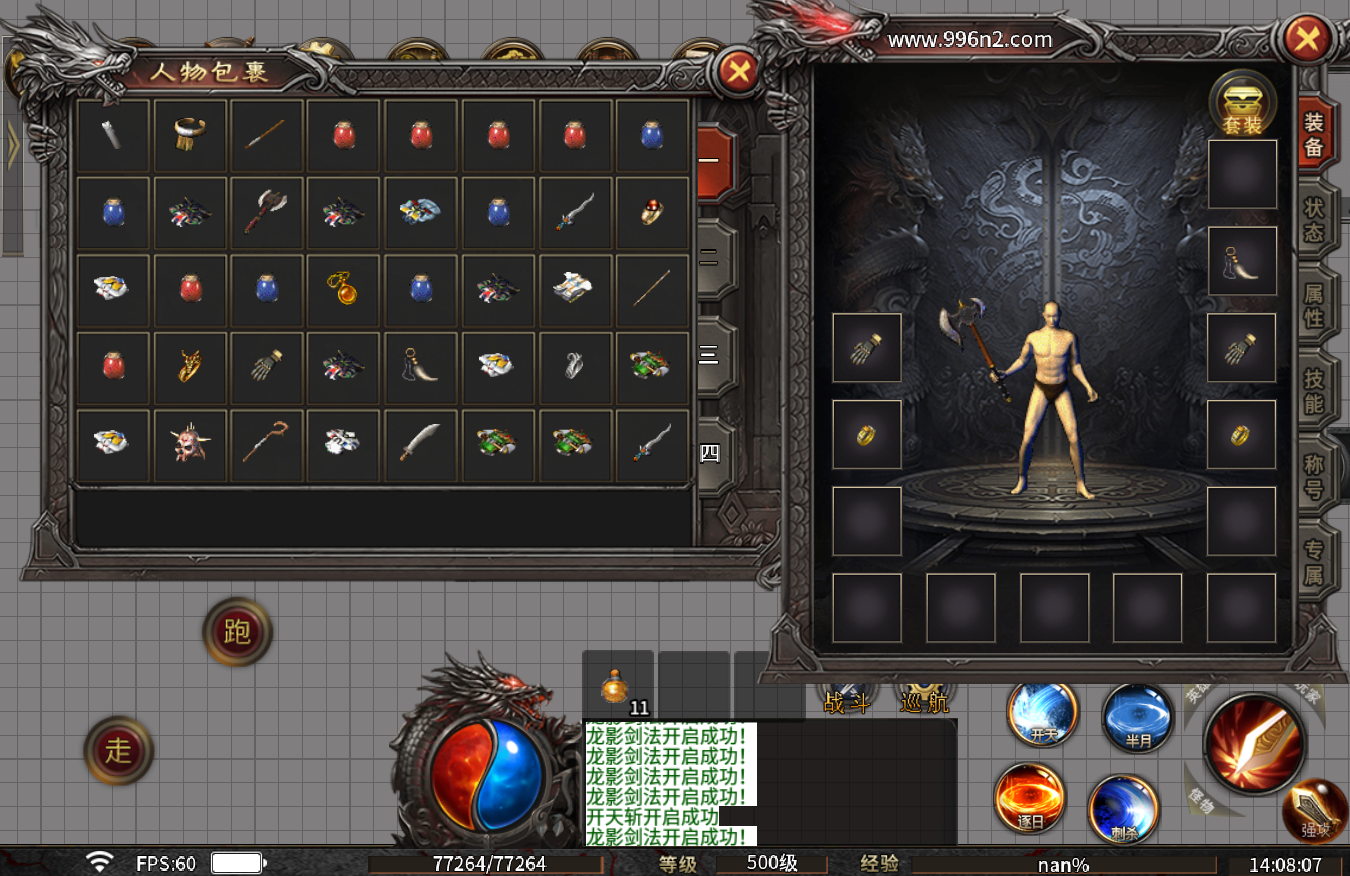This screenshot has width=1350, height=876.
Task: Toggle the 走 walk button
Action: [x=119, y=750]
